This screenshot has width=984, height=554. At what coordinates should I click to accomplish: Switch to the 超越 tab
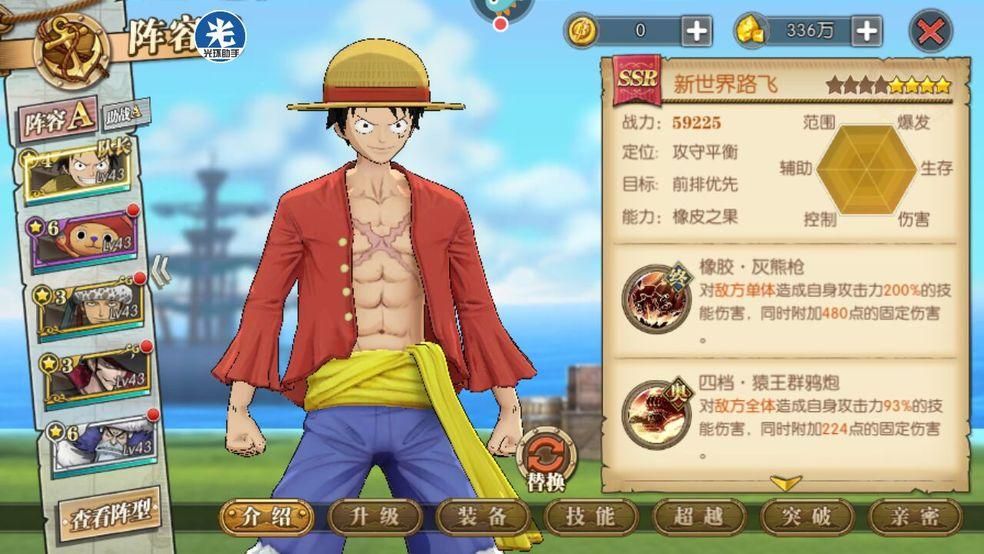[698, 517]
